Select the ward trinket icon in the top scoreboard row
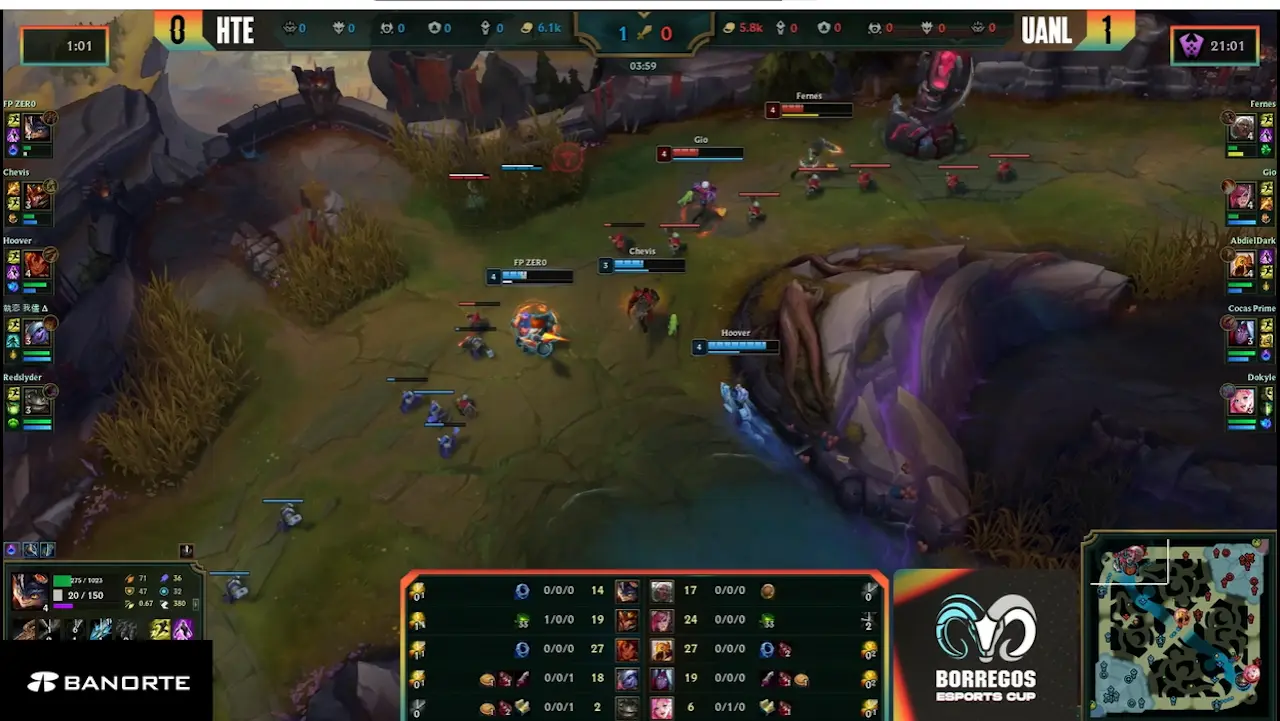 pyautogui.click(x=485, y=27)
